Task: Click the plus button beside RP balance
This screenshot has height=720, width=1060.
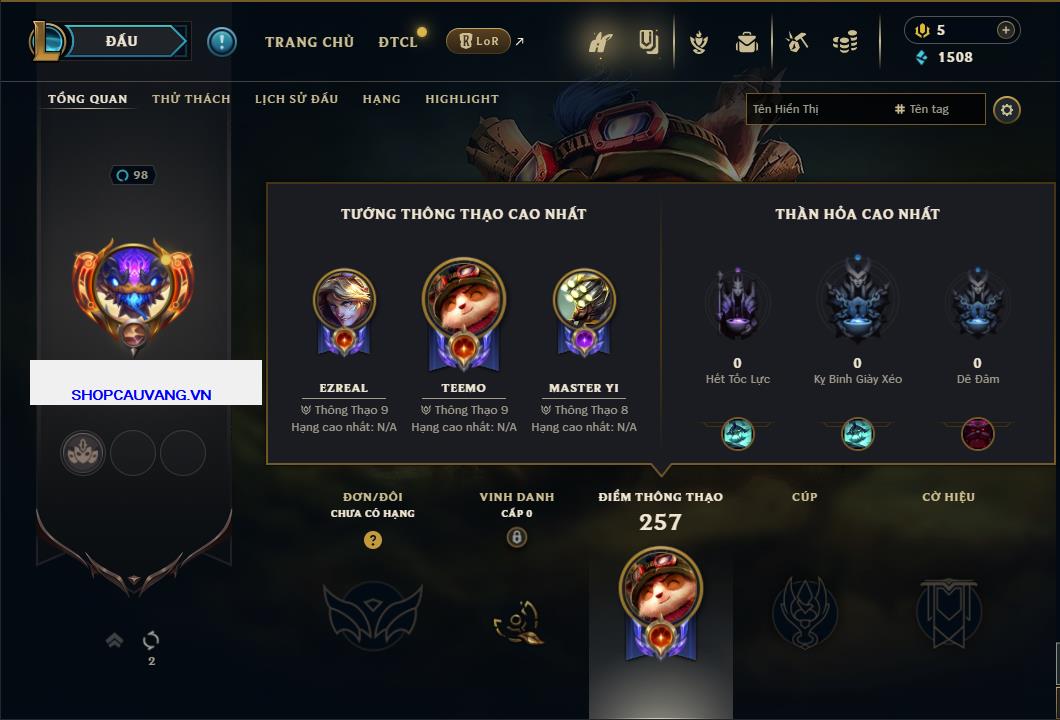Action: tap(1006, 30)
